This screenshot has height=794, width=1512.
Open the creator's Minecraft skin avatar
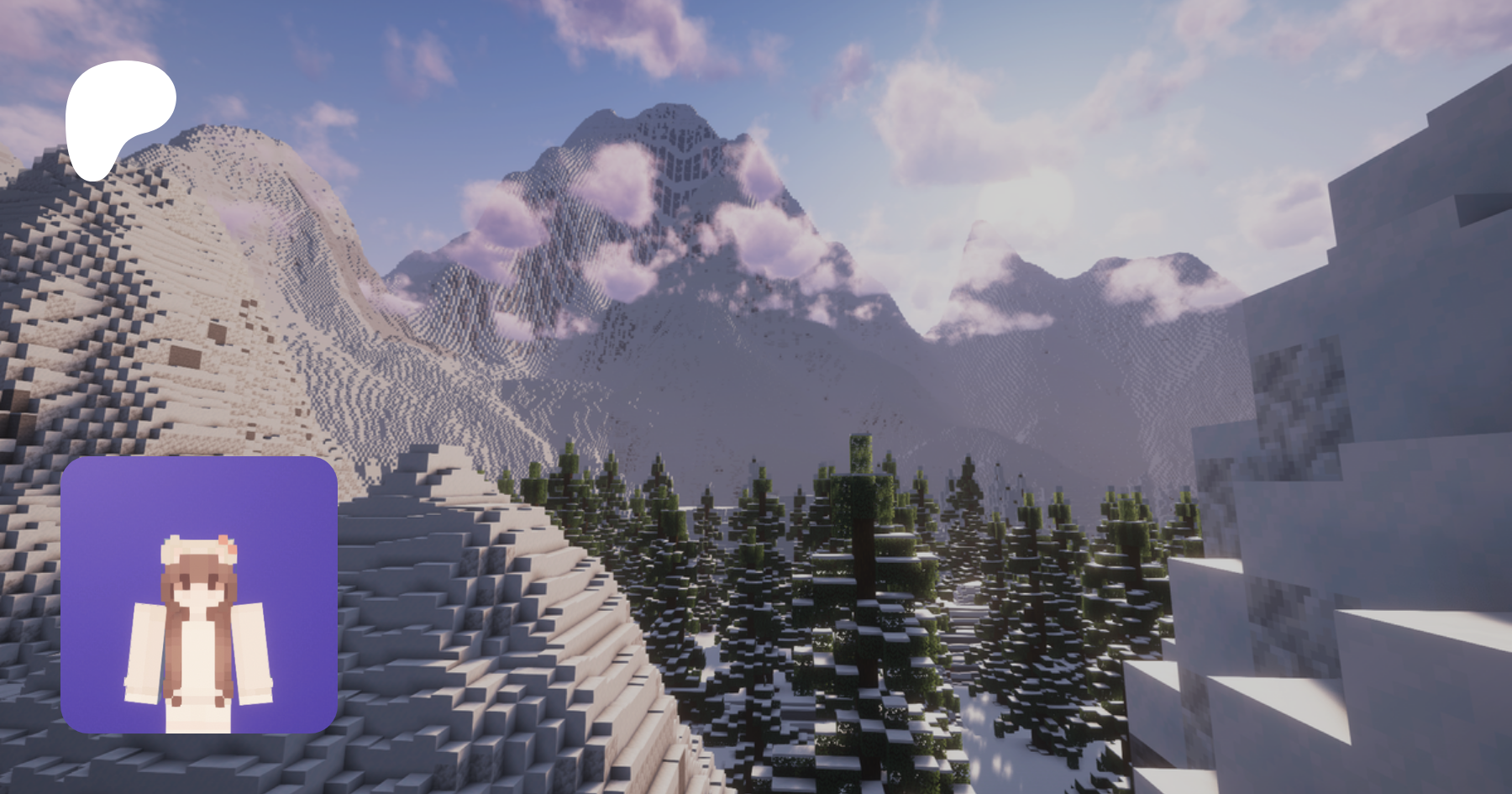(199, 595)
